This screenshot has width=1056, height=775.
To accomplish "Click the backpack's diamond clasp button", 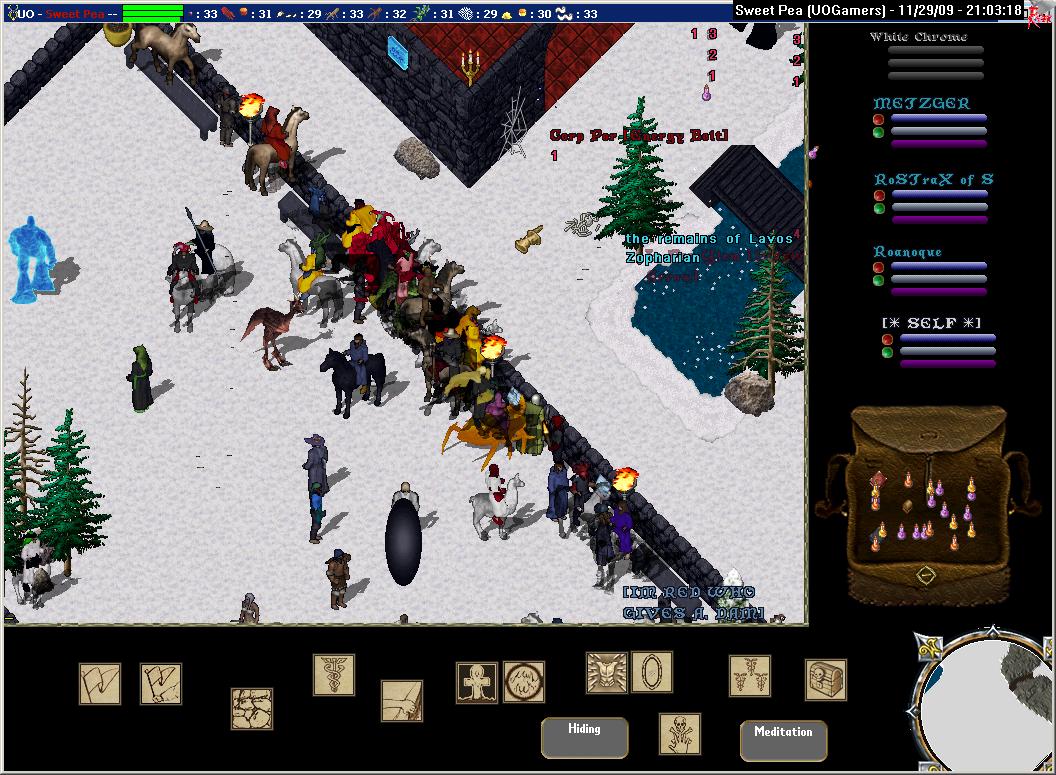I will (927, 575).
